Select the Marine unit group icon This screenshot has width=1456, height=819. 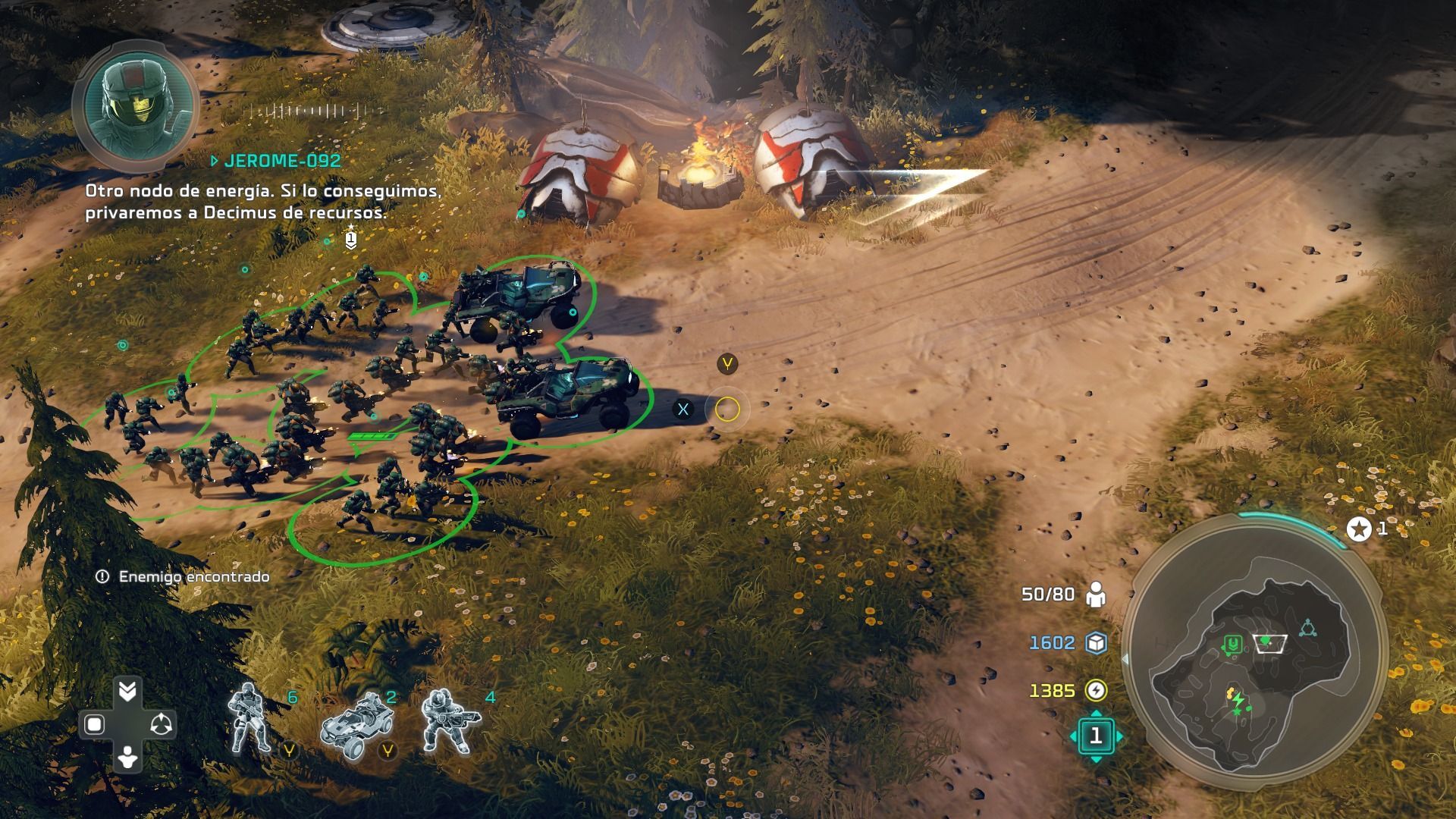click(x=251, y=718)
